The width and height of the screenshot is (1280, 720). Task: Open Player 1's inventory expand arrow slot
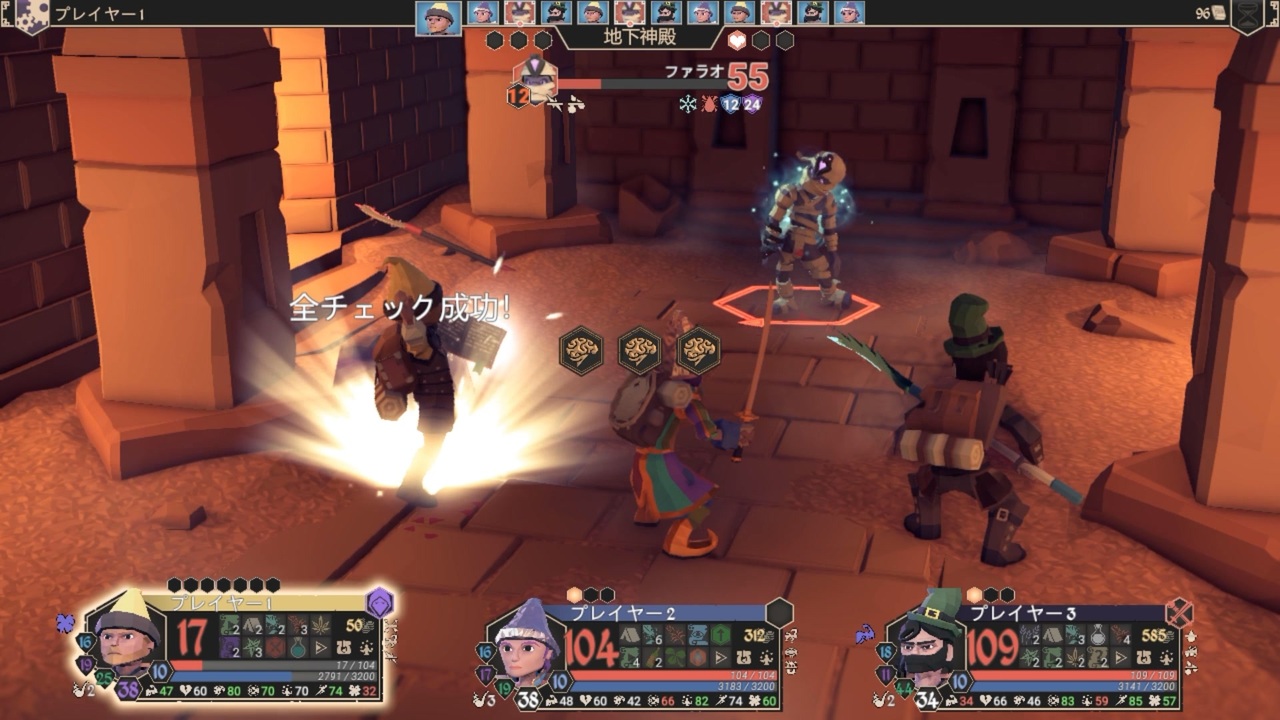click(322, 648)
